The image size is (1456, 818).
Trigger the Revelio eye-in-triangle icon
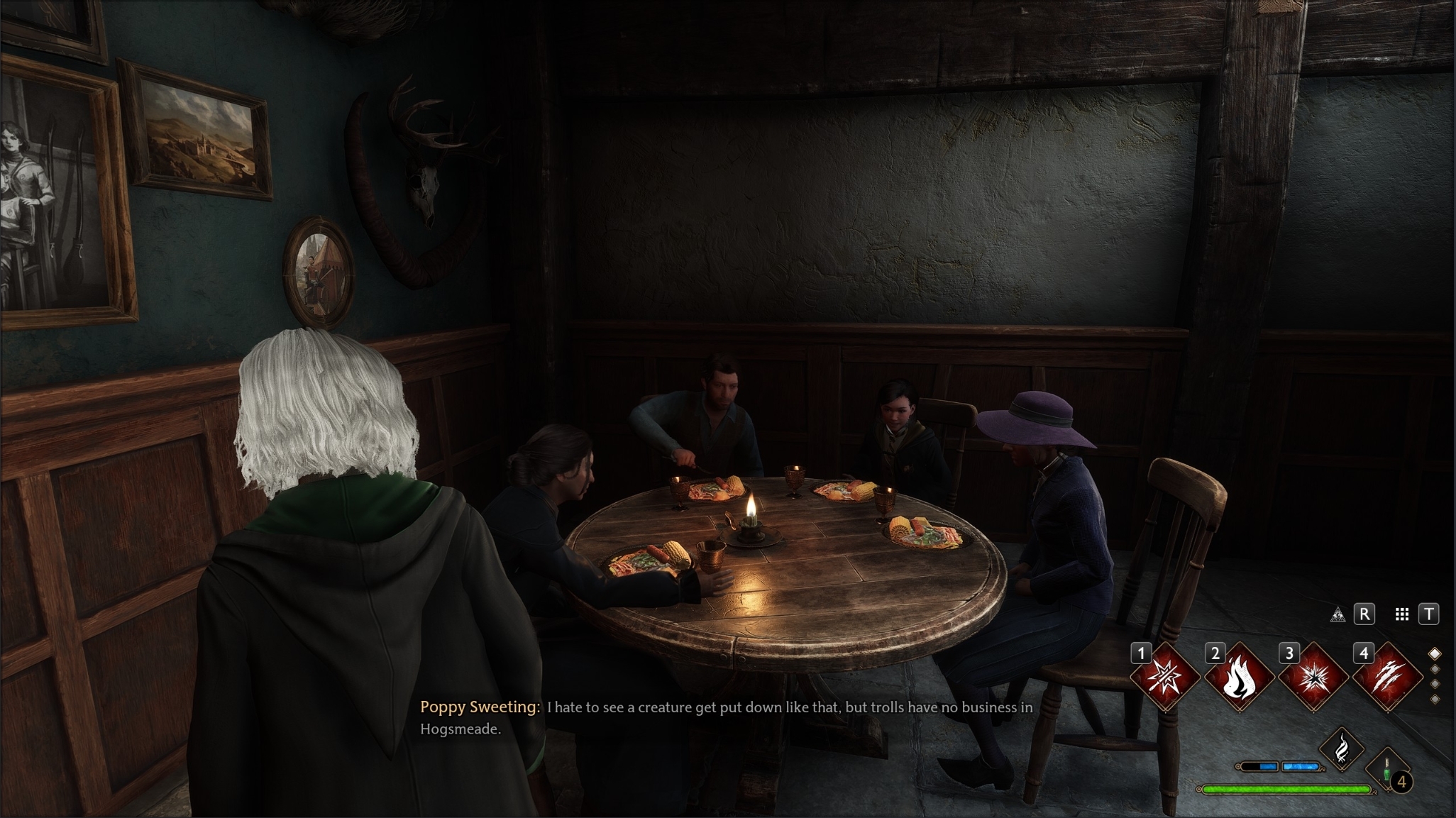tap(1338, 614)
